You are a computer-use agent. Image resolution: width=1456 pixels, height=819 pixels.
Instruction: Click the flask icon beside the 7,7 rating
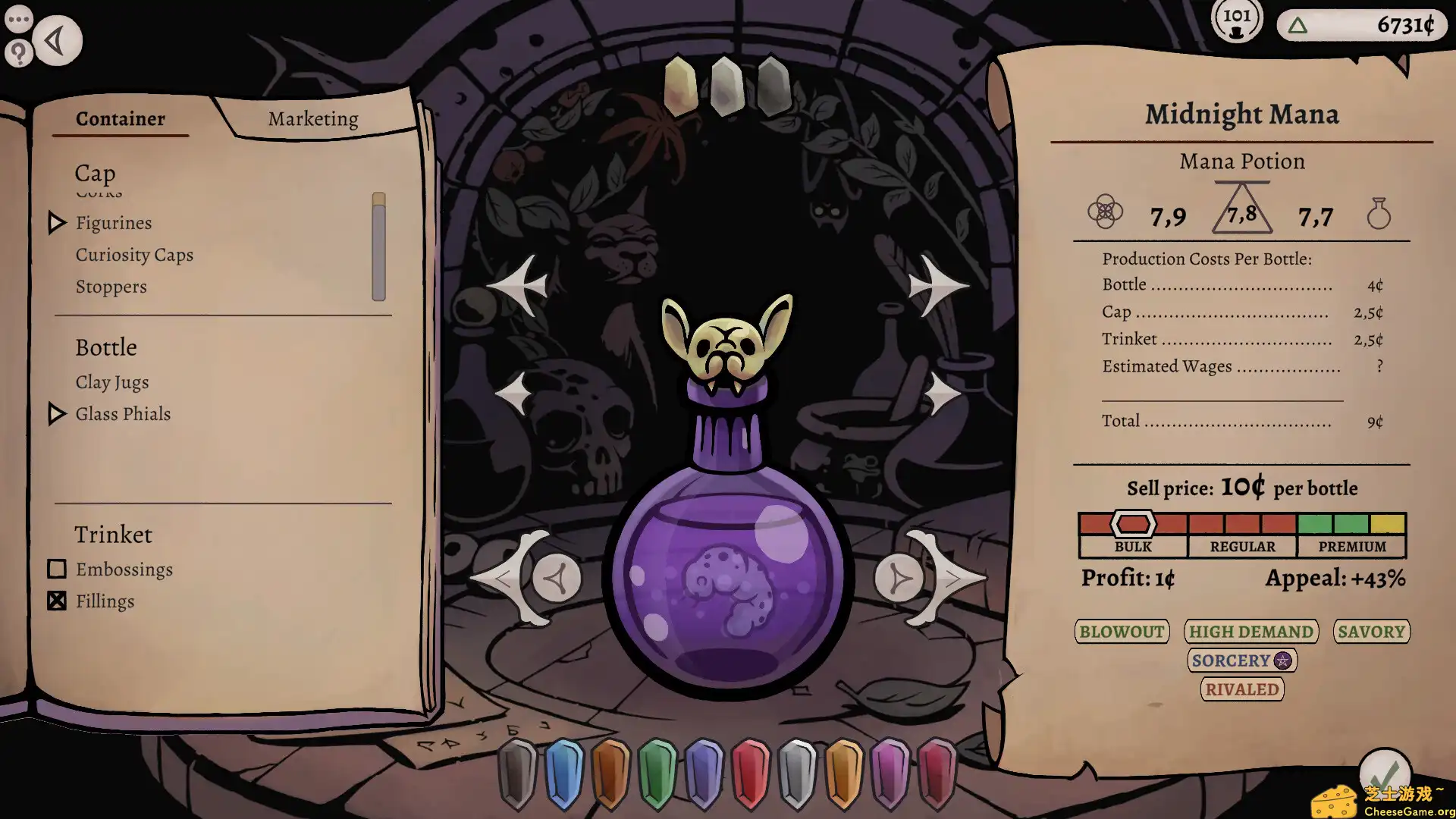tap(1379, 215)
